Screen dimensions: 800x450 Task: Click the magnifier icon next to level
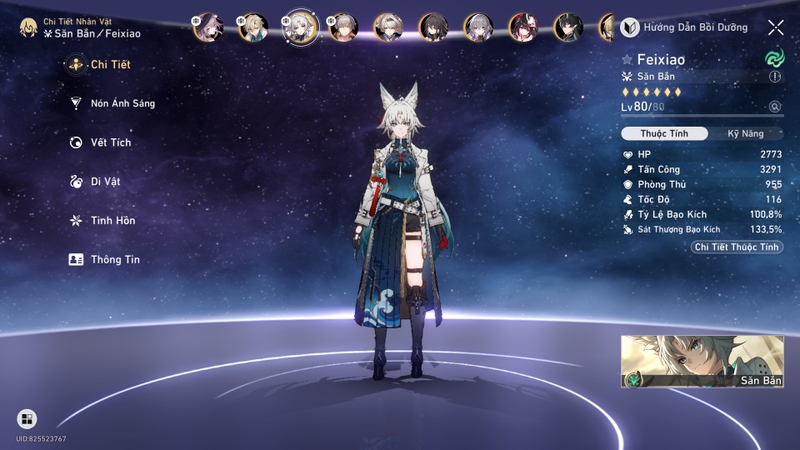tap(774, 106)
